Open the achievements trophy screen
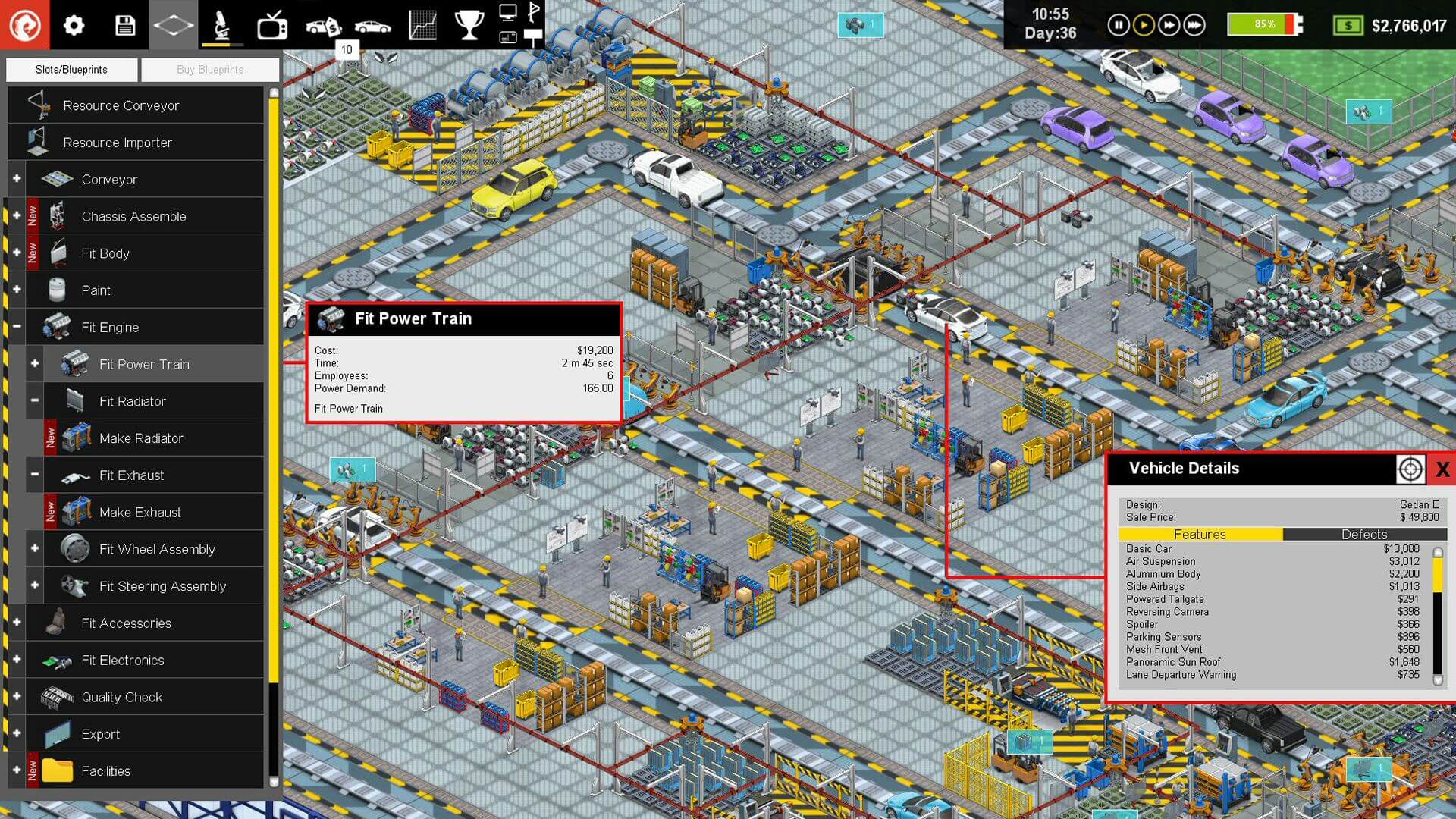The image size is (1456, 819). click(469, 24)
